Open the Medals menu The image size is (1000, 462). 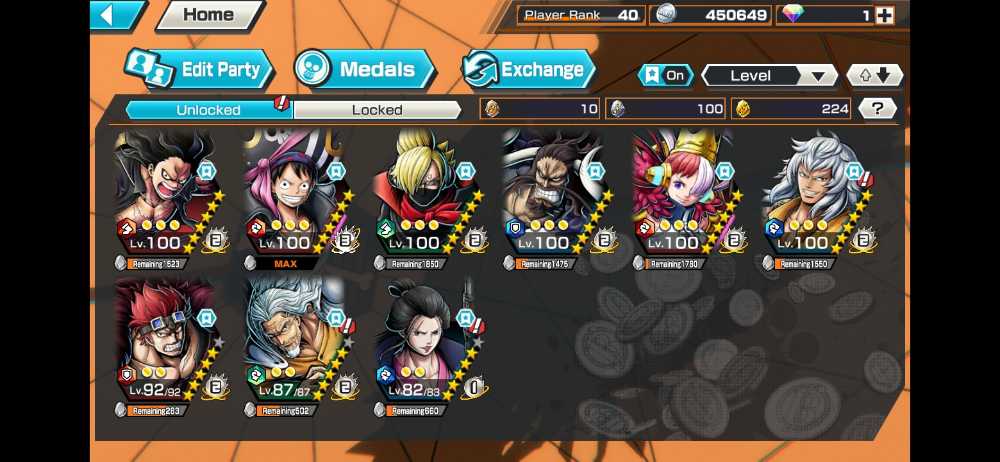365,70
